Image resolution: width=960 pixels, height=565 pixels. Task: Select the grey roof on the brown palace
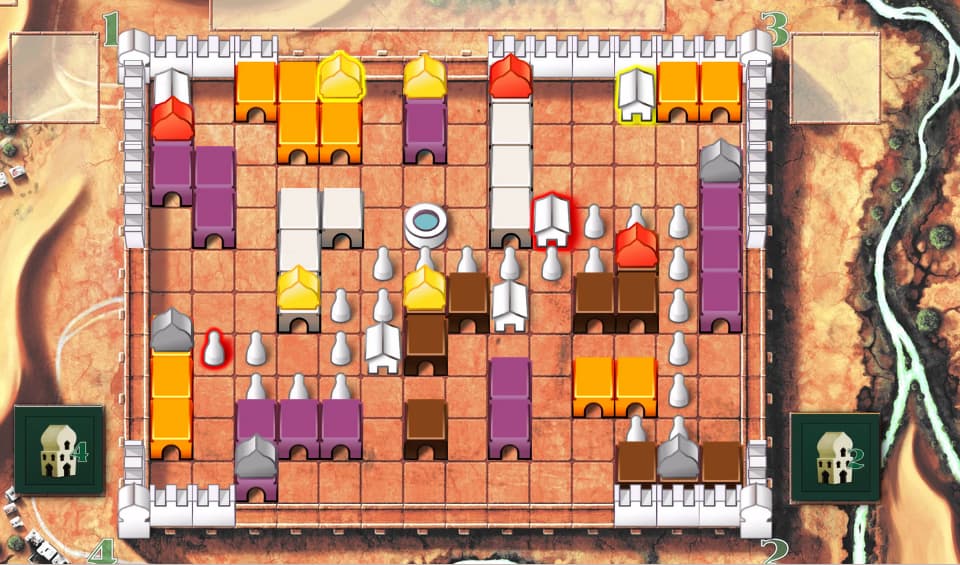pyautogui.click(x=678, y=456)
